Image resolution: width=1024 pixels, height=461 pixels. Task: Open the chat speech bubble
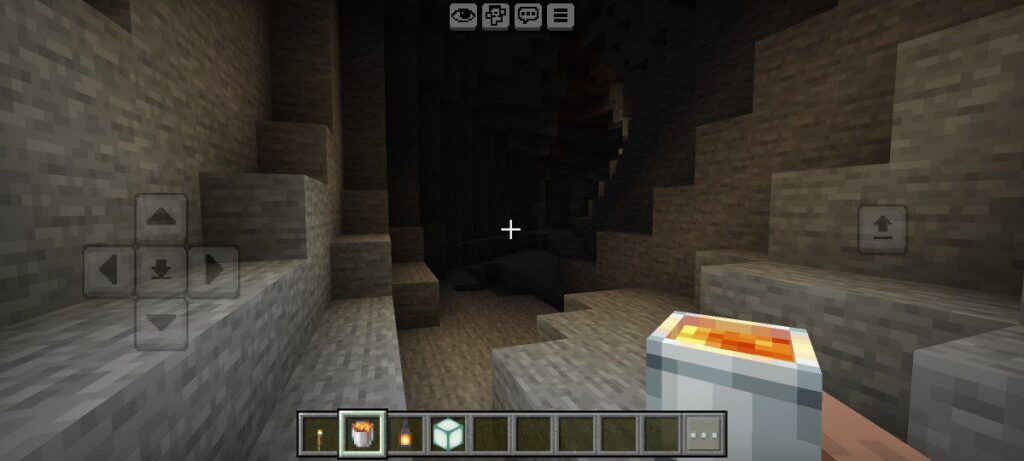click(527, 15)
